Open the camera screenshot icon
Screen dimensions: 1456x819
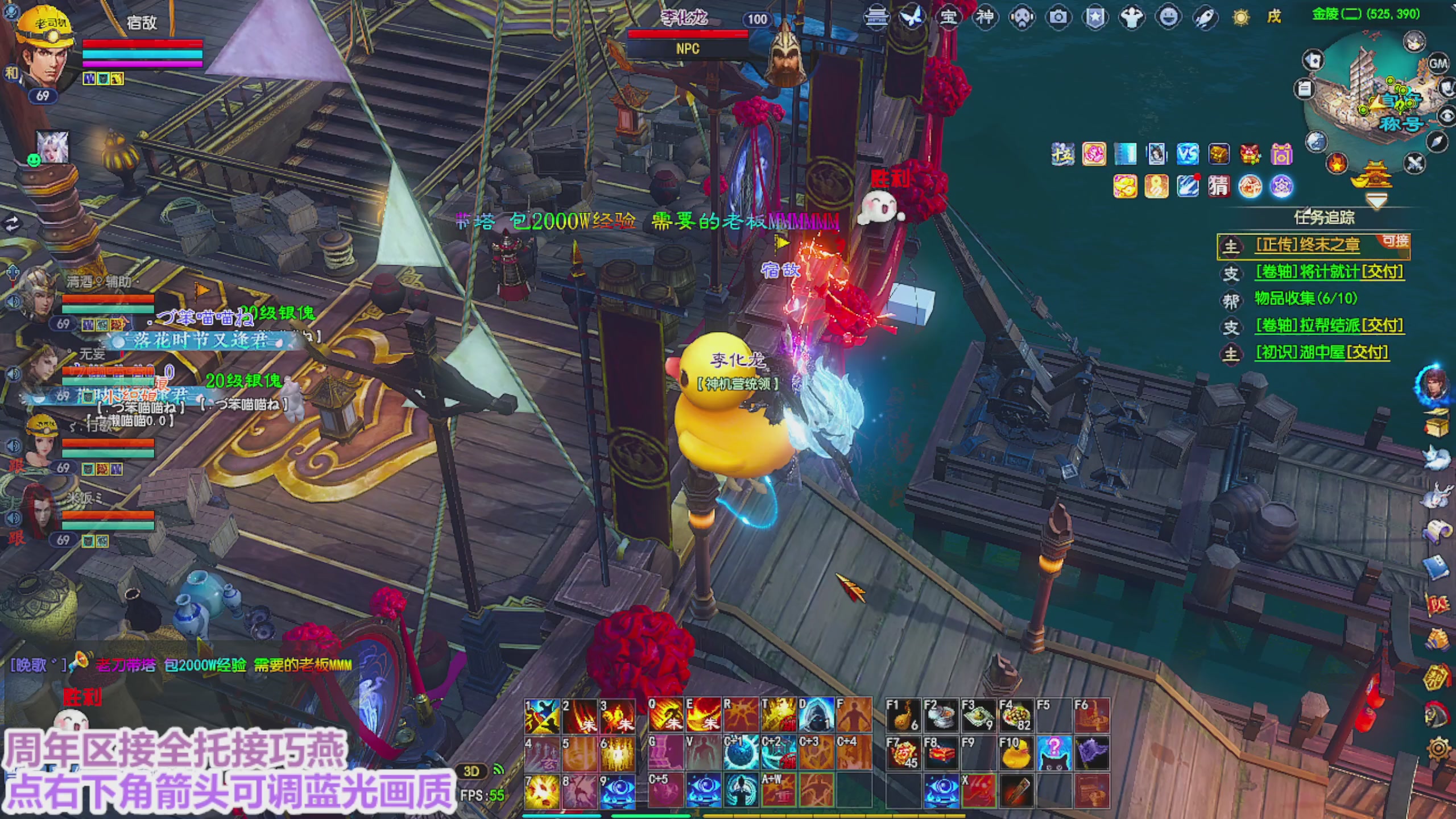click(x=1058, y=18)
